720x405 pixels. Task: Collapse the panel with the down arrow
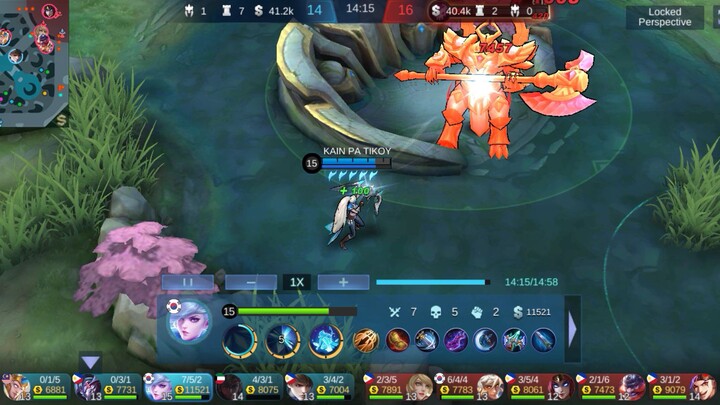point(91,362)
